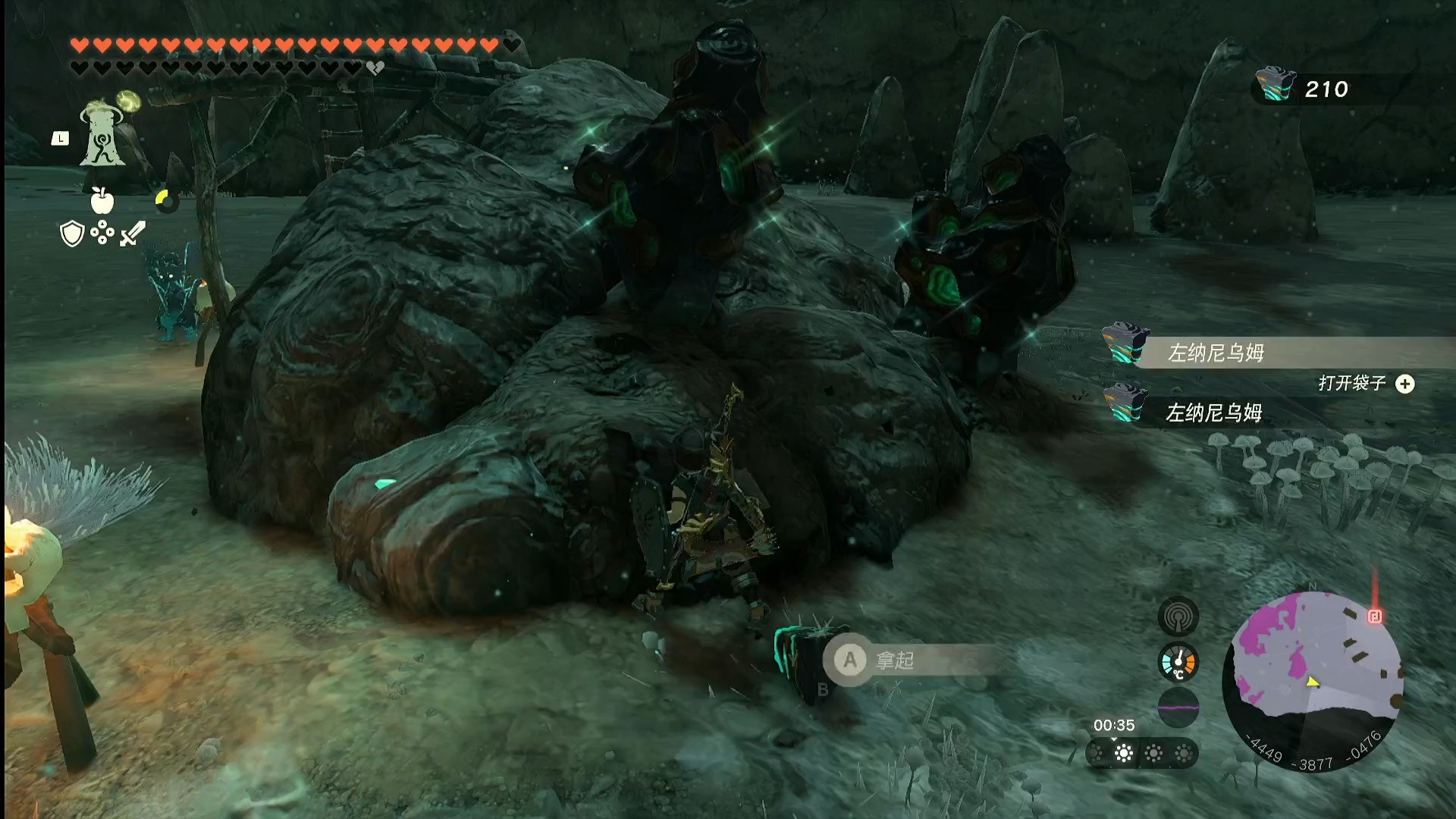The width and height of the screenshot is (1456, 819).
Task: Click the purple noise meter circle
Action: (1178, 708)
